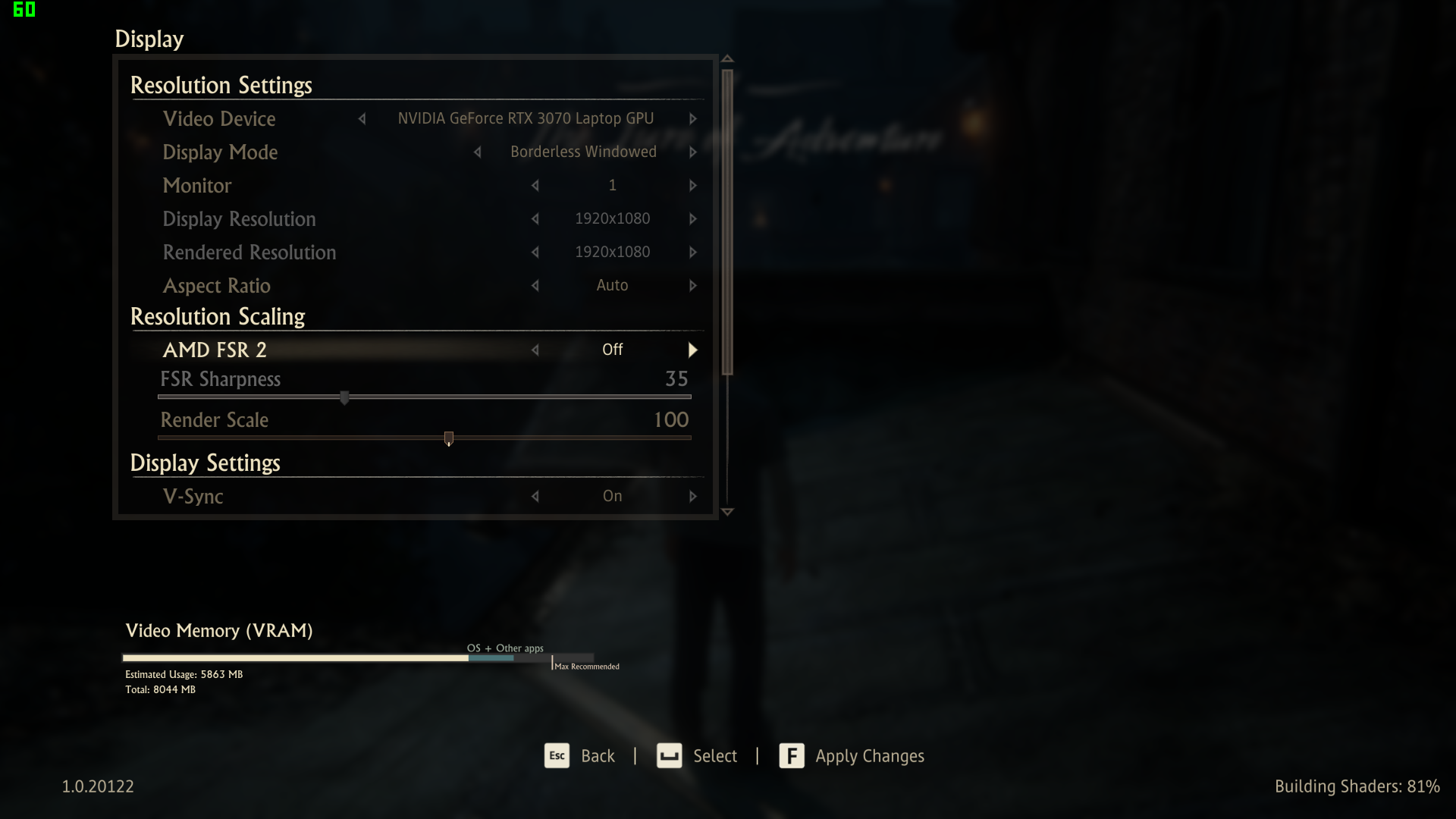Click the Render Scale slider handle
This screenshot has height=819, width=1456.
point(449,438)
